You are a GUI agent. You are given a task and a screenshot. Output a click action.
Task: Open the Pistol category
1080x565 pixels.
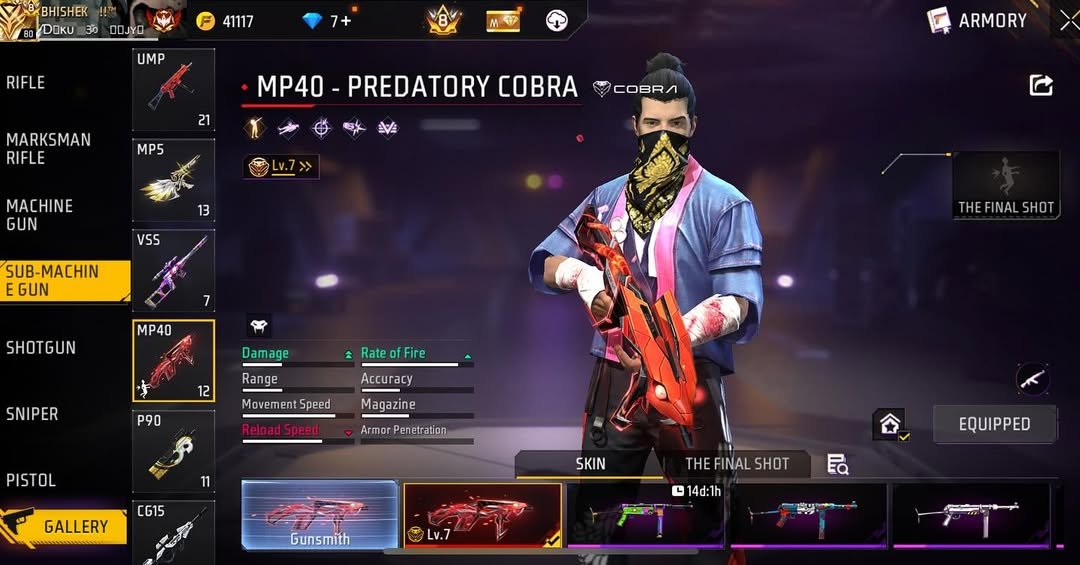[x=31, y=480]
